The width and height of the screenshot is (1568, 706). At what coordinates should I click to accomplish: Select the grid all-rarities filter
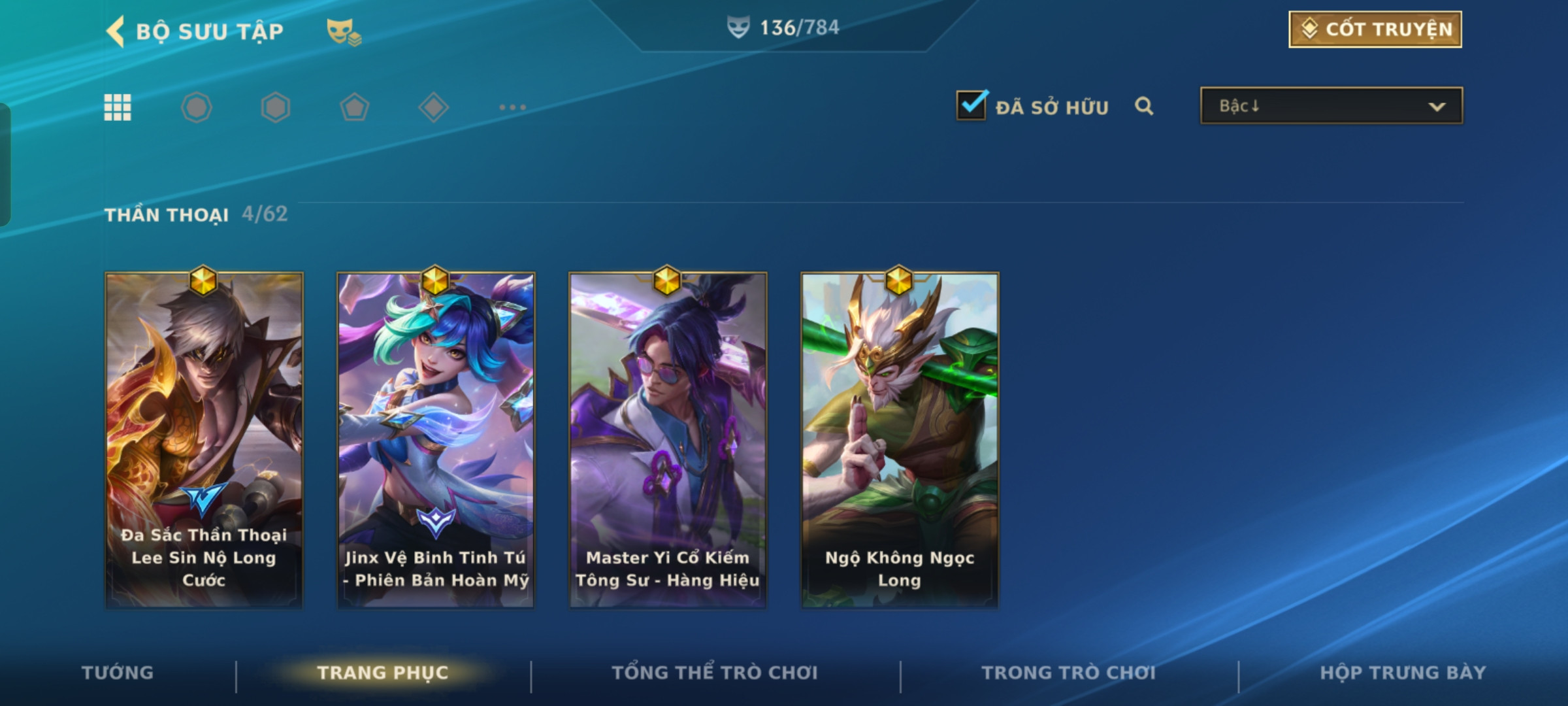118,107
